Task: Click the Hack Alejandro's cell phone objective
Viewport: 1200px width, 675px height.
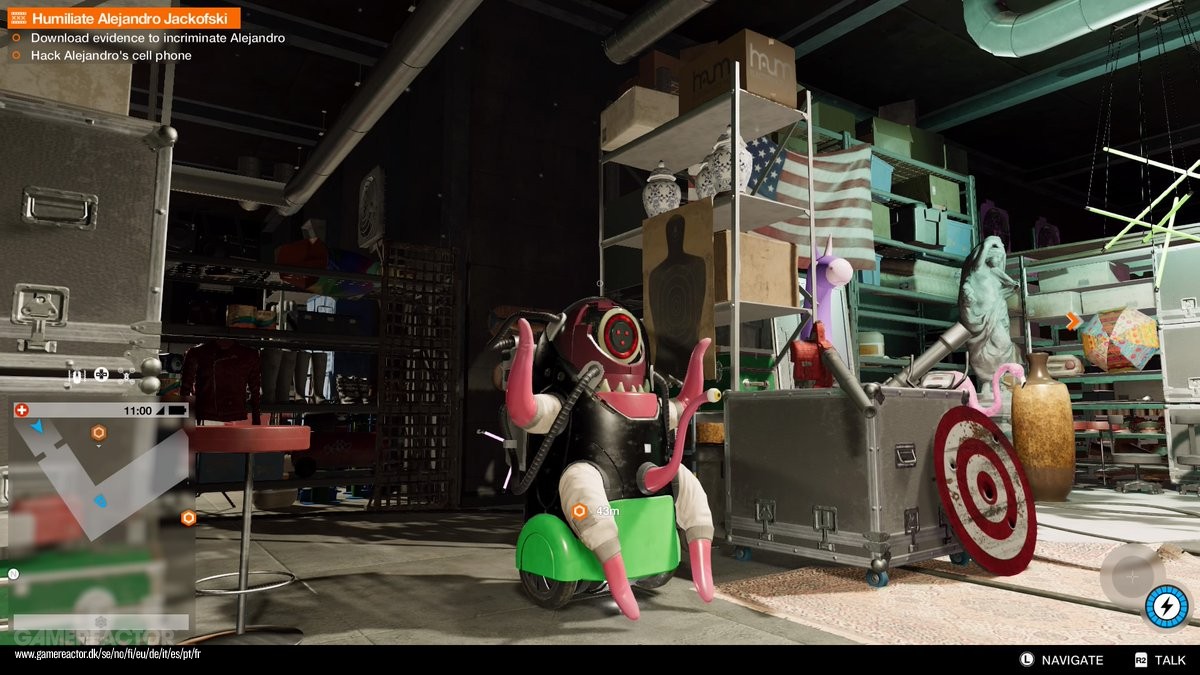Action: coord(110,56)
